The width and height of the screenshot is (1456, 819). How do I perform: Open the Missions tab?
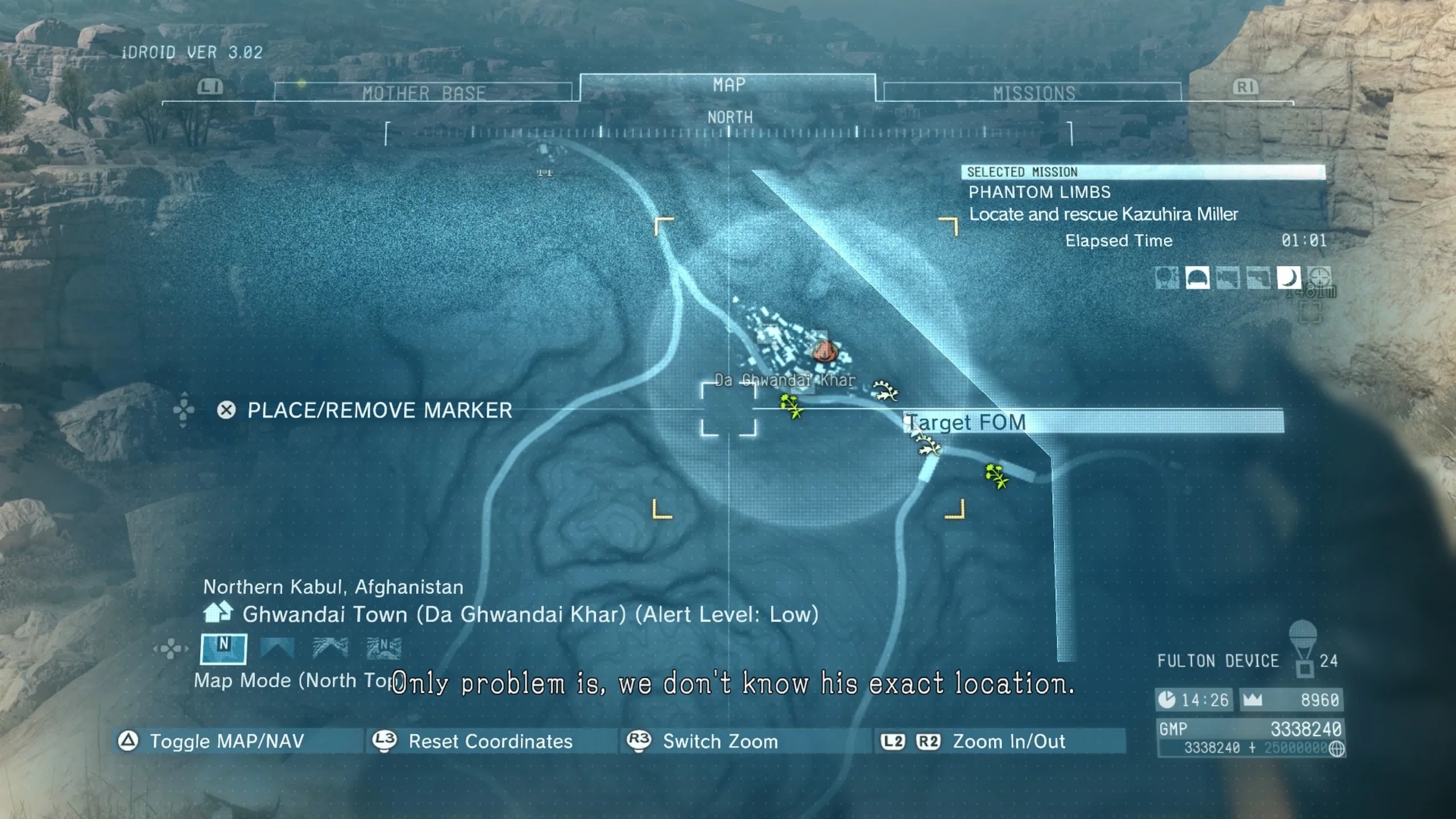(1033, 93)
